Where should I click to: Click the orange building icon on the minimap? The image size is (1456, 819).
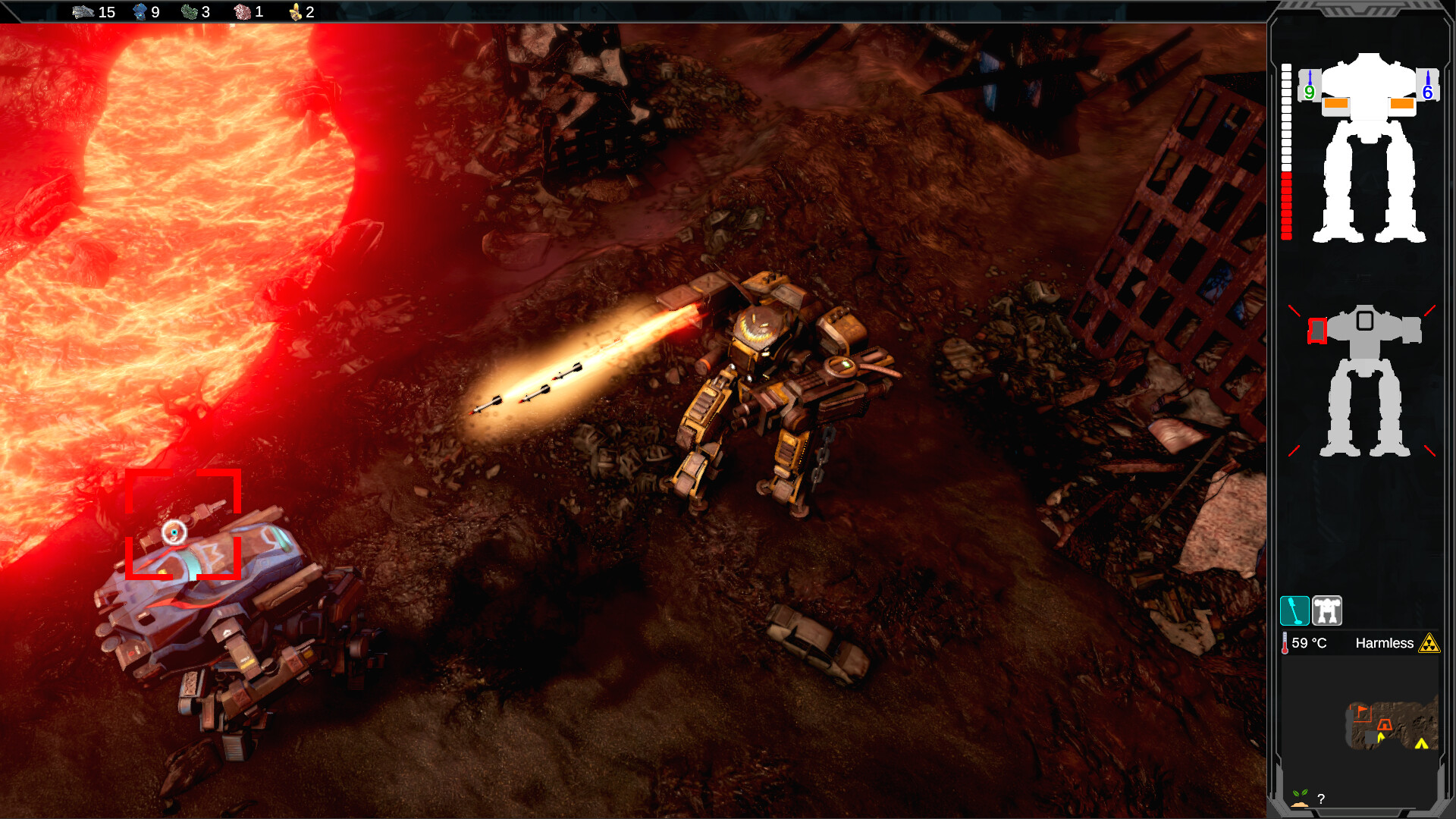click(1385, 724)
